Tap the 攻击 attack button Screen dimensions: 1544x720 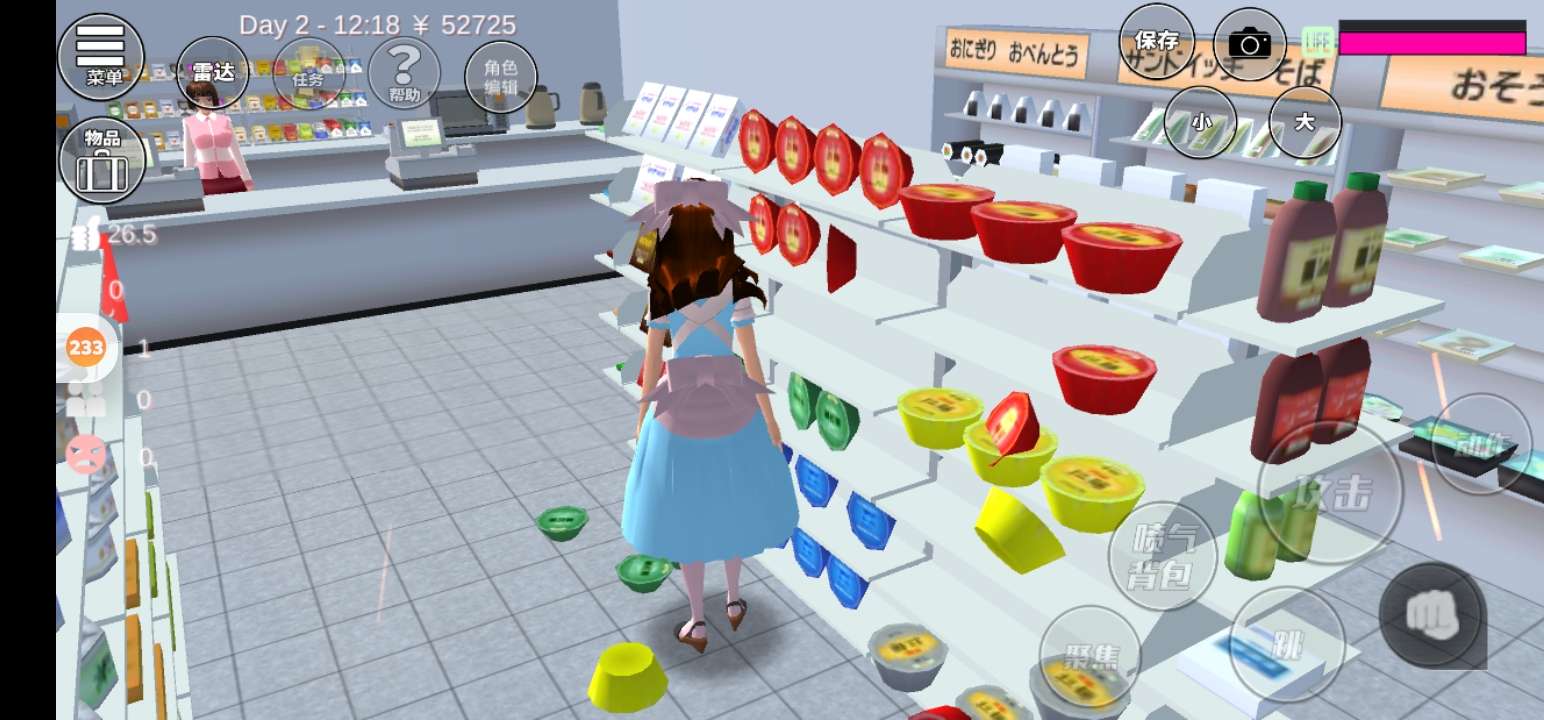pyautogui.click(x=1330, y=492)
